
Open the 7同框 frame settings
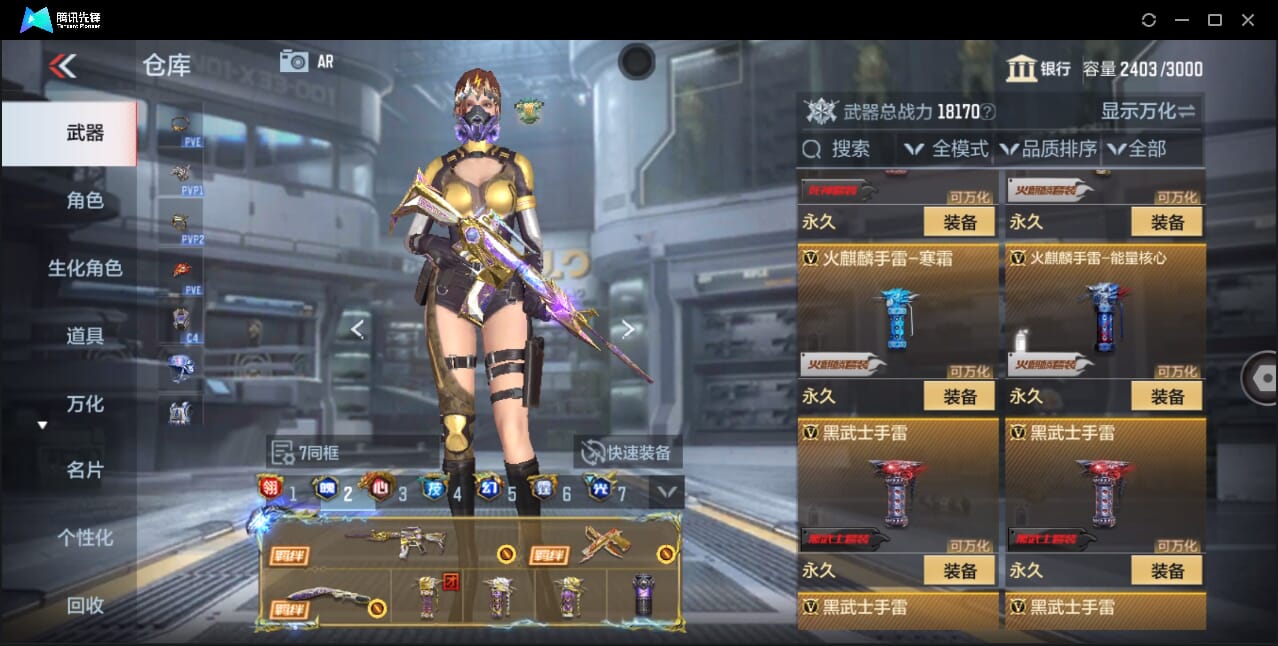click(306, 453)
